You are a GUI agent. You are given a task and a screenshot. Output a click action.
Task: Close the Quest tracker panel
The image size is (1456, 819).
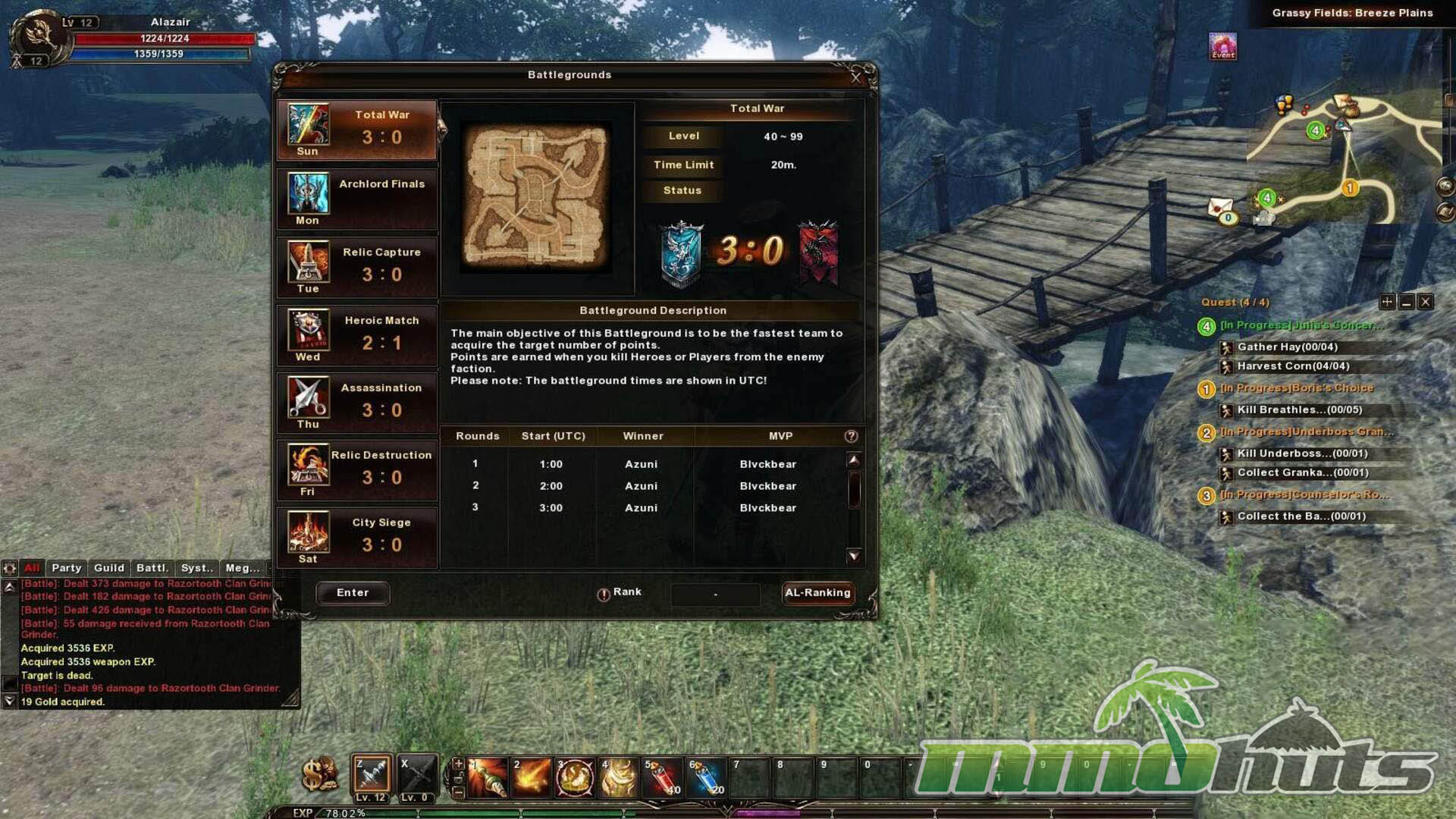[x=1426, y=302]
